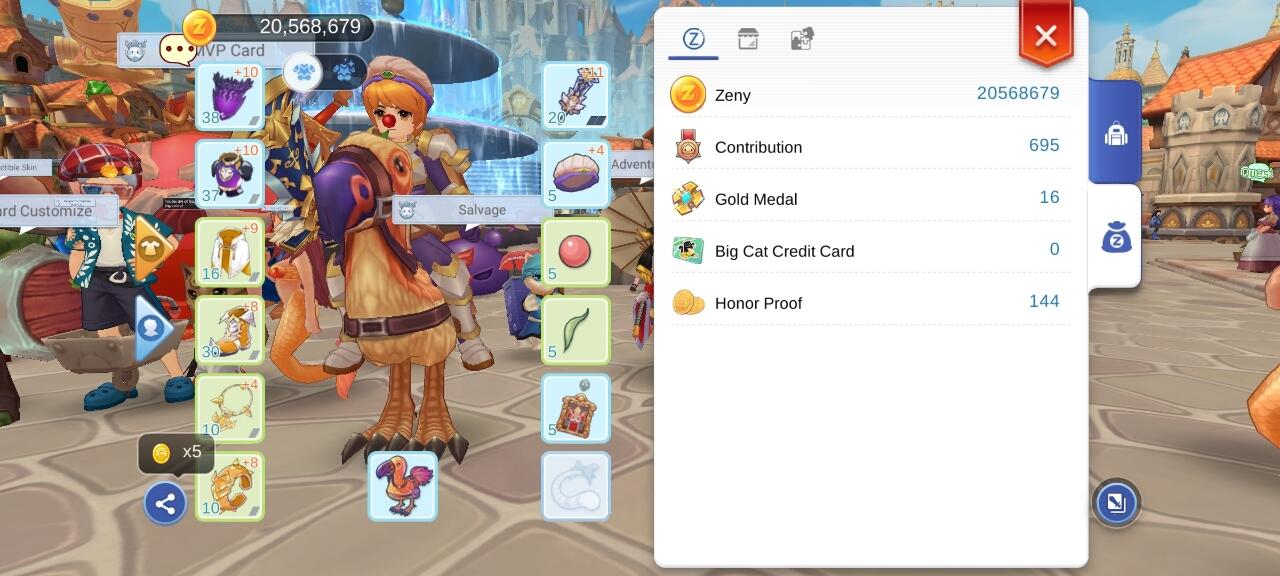Close the currency panel with the red X
This screenshot has width=1280, height=576.
(x=1045, y=37)
